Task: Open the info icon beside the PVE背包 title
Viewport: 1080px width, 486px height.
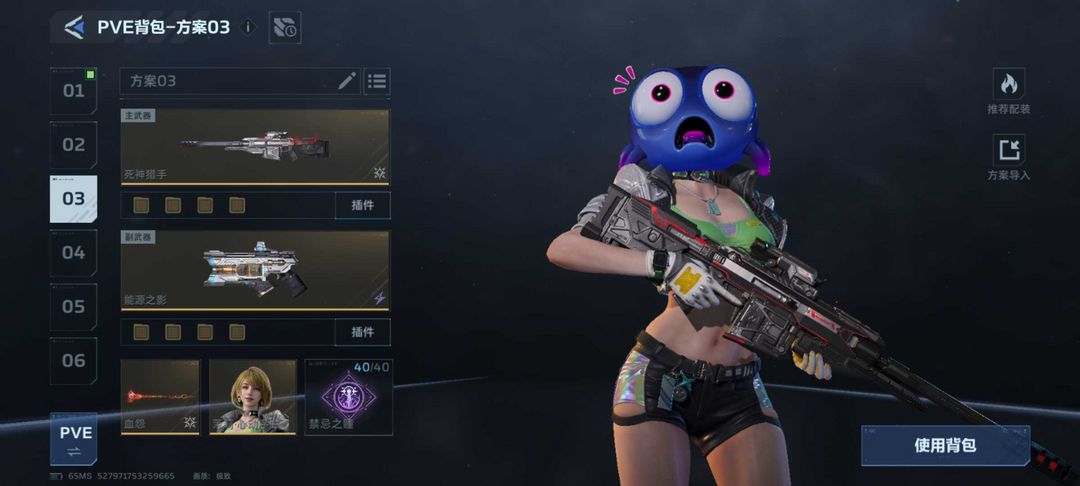Action: (x=249, y=27)
